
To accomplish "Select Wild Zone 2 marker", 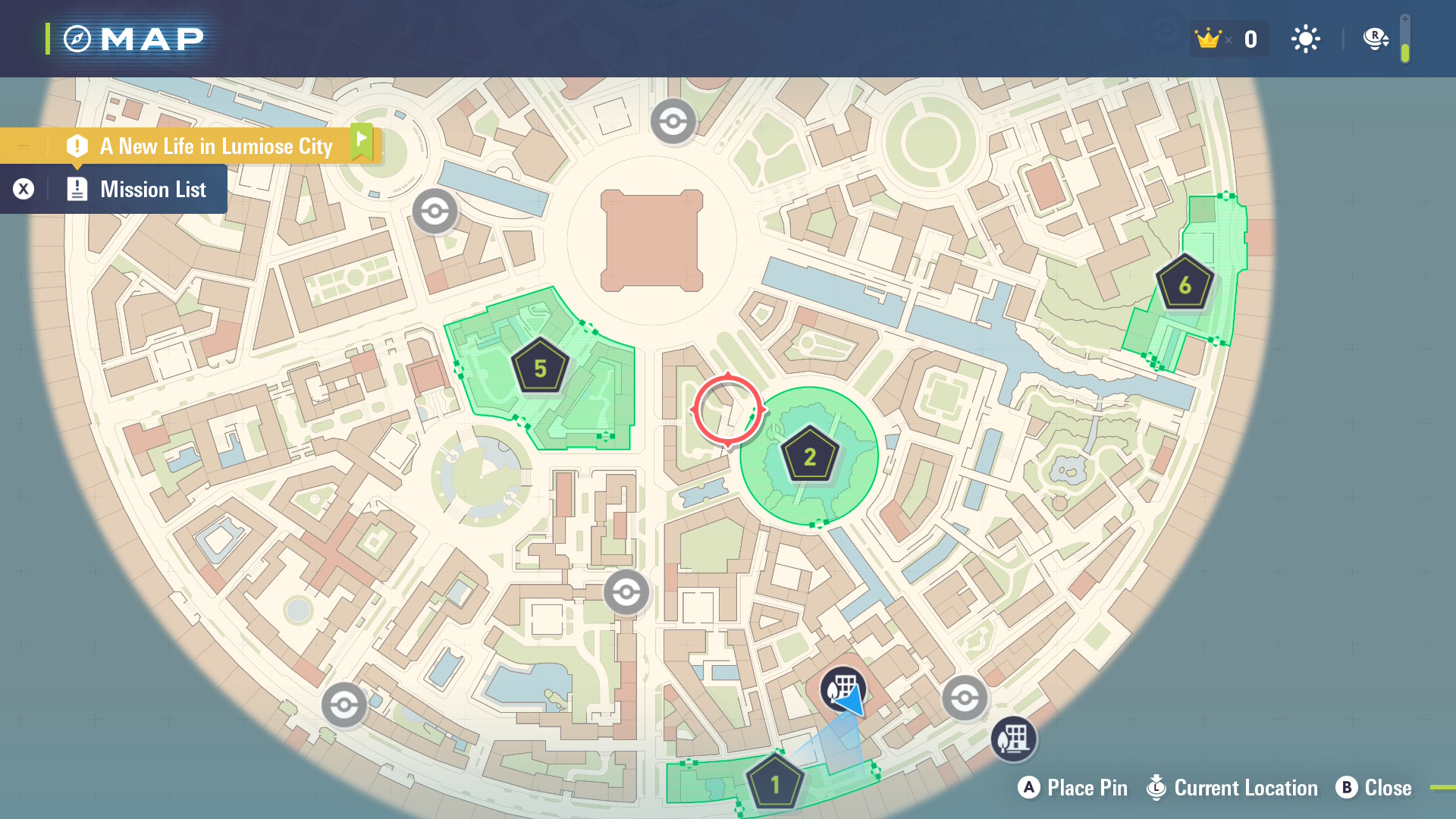I will pyautogui.click(x=809, y=456).
